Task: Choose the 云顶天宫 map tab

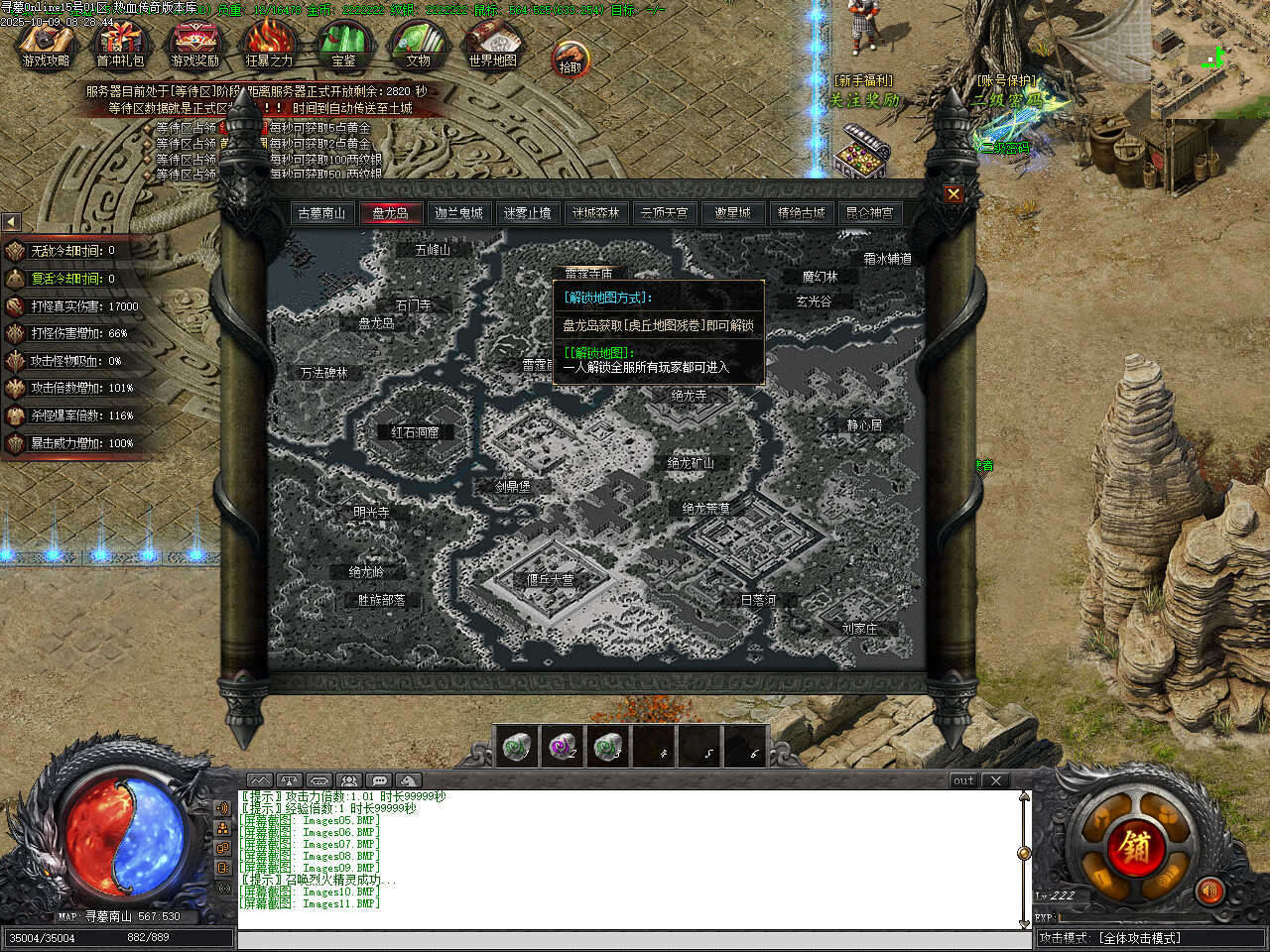Action: pyautogui.click(x=664, y=213)
